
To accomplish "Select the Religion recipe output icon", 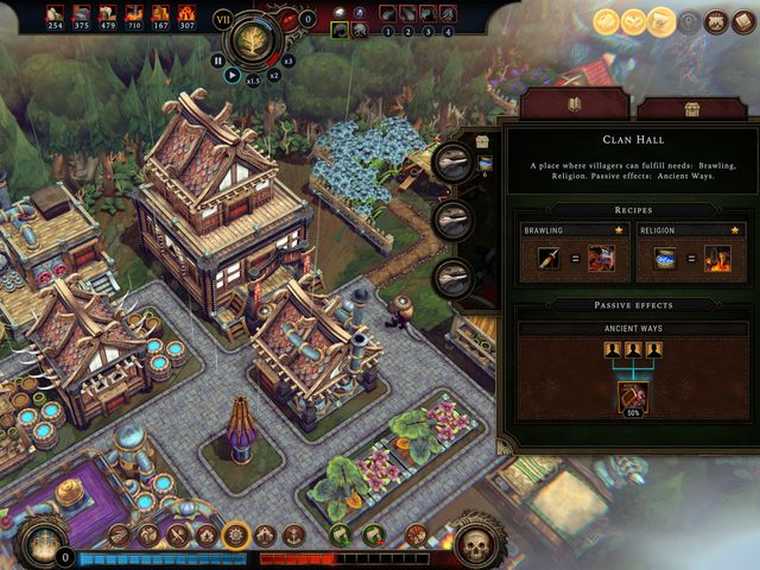I will pos(717,259).
